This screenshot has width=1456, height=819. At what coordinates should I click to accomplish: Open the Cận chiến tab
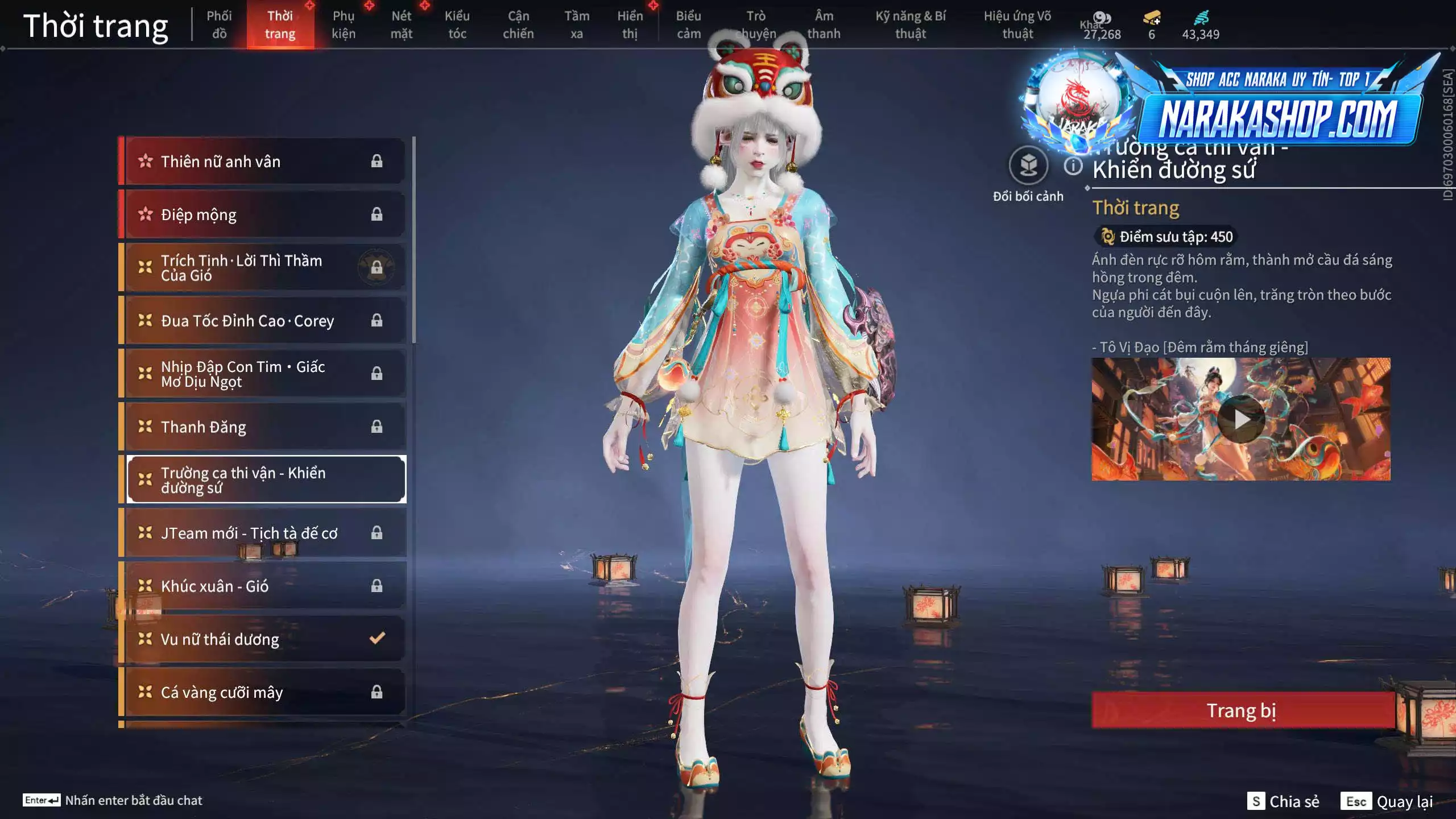click(518, 25)
